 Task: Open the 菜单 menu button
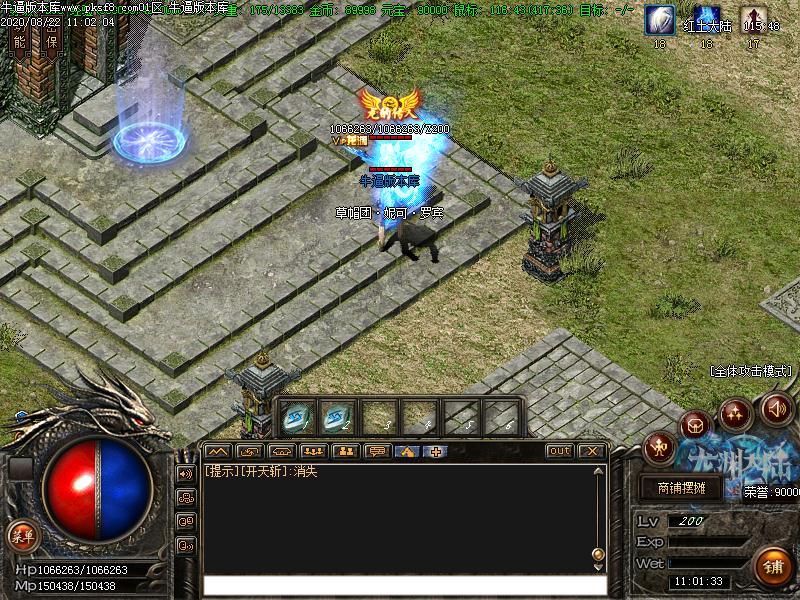pyautogui.click(x=22, y=536)
